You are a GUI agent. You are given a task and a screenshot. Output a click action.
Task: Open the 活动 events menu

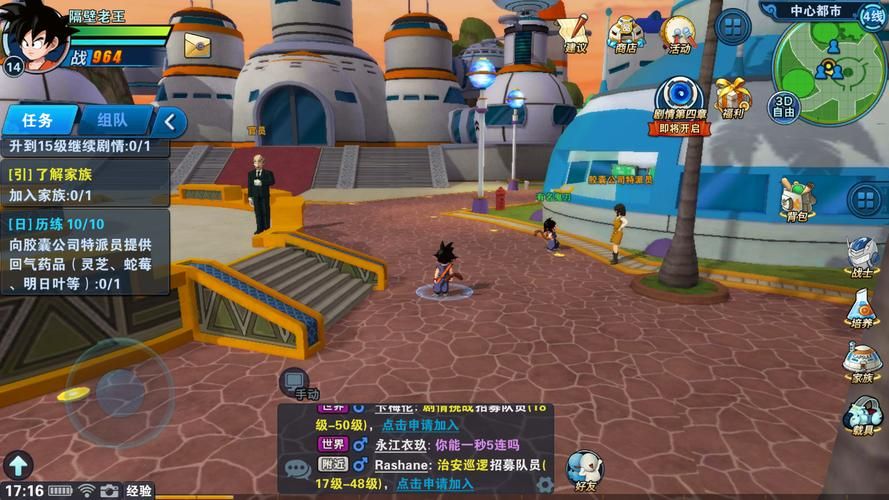coord(680,33)
